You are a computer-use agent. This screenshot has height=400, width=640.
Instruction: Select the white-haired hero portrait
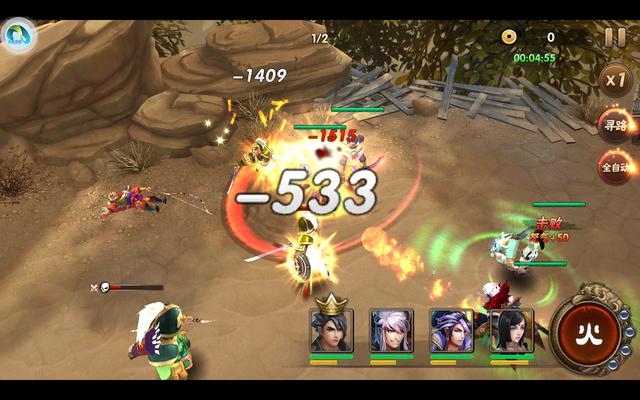click(x=392, y=330)
